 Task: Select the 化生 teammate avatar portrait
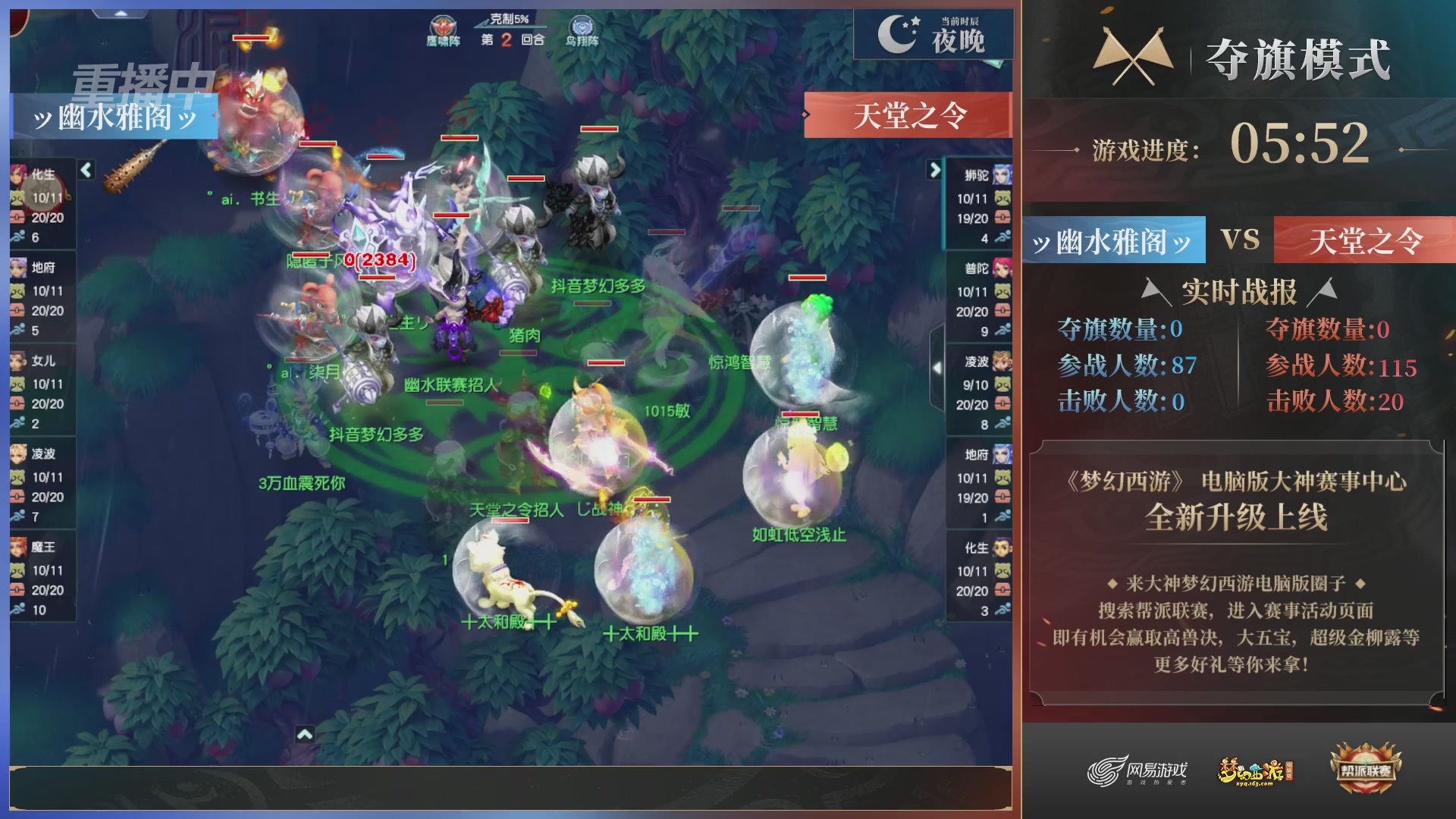point(19,174)
